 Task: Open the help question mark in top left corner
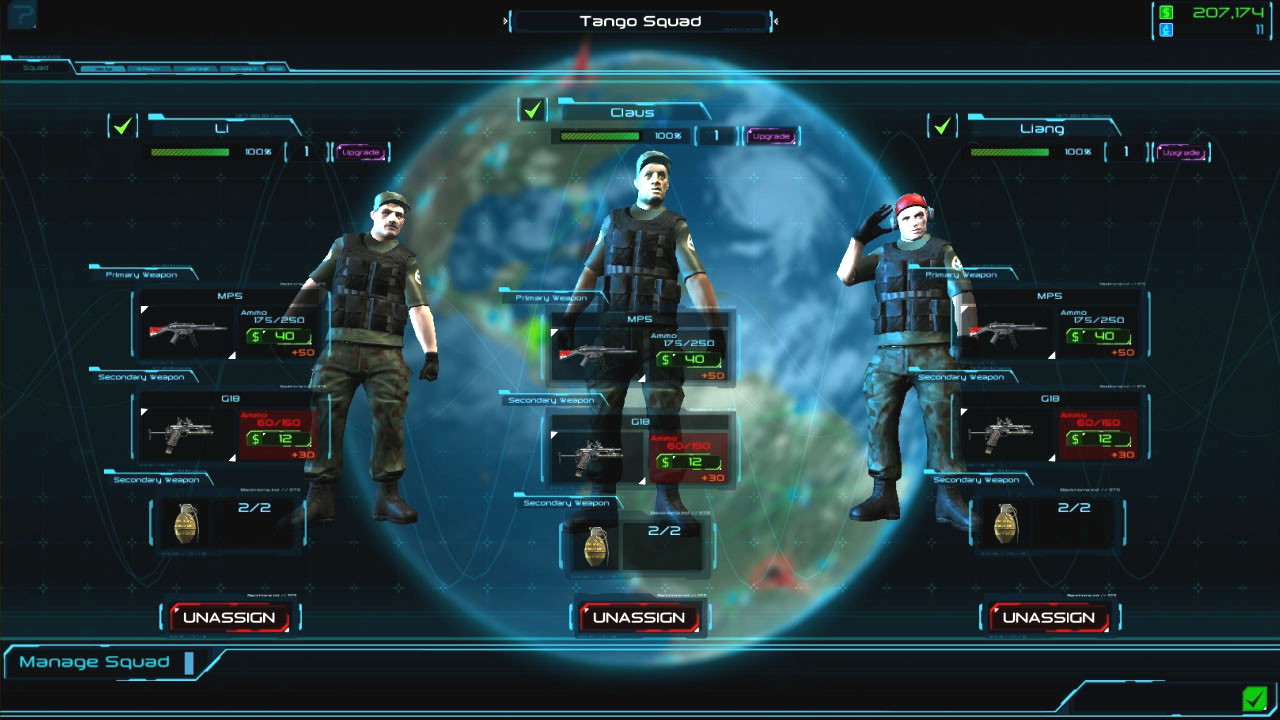point(20,16)
